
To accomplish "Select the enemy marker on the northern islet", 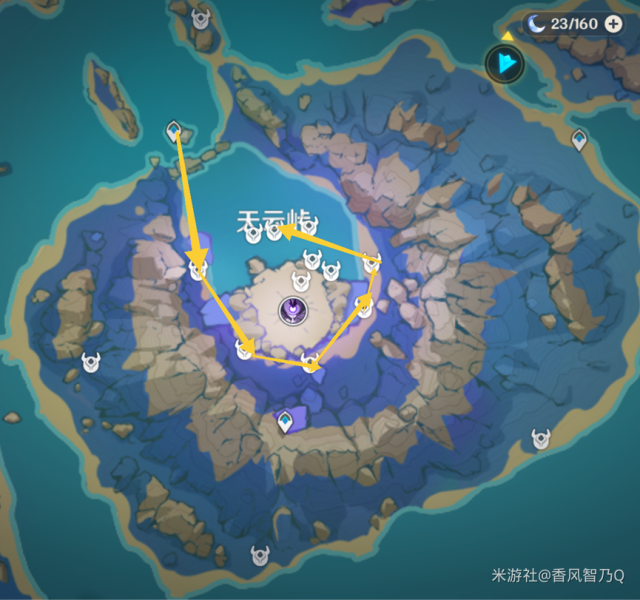I will (202, 18).
